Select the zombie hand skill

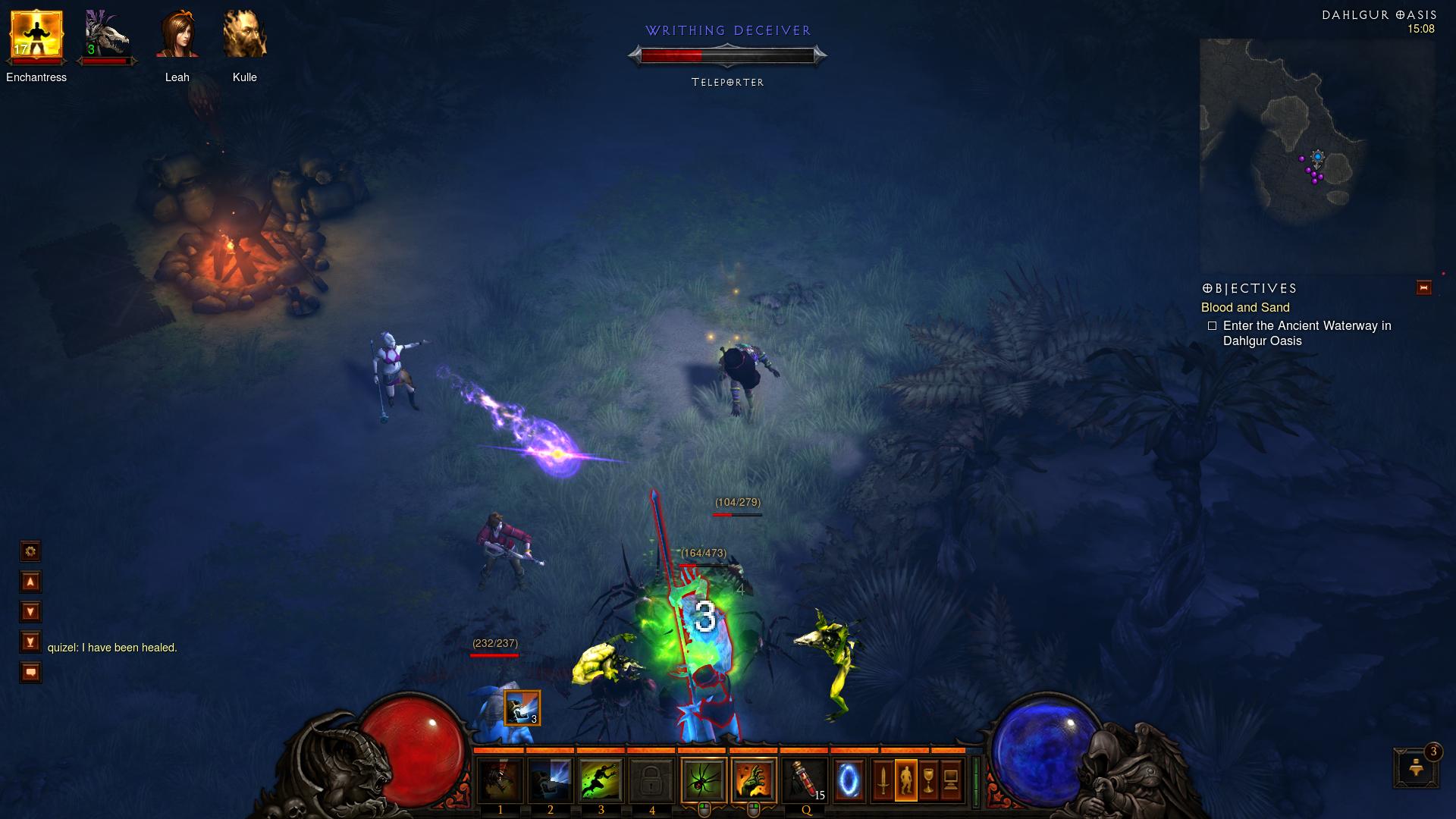pos(754,780)
